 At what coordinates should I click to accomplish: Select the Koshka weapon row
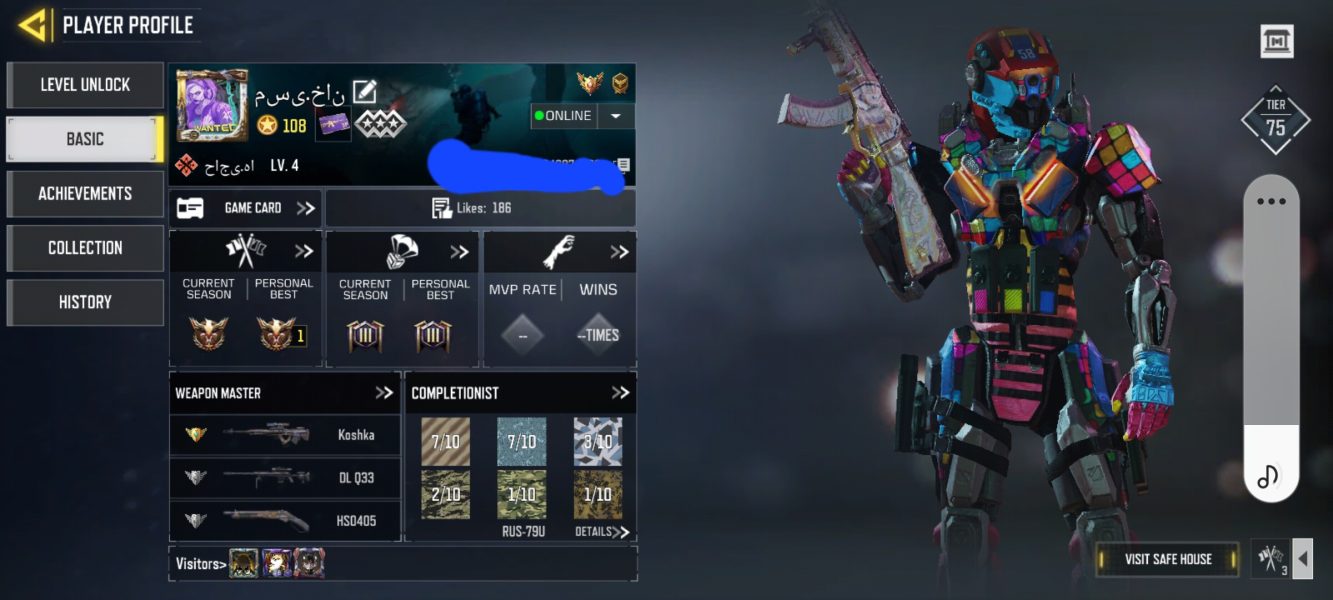(285, 435)
